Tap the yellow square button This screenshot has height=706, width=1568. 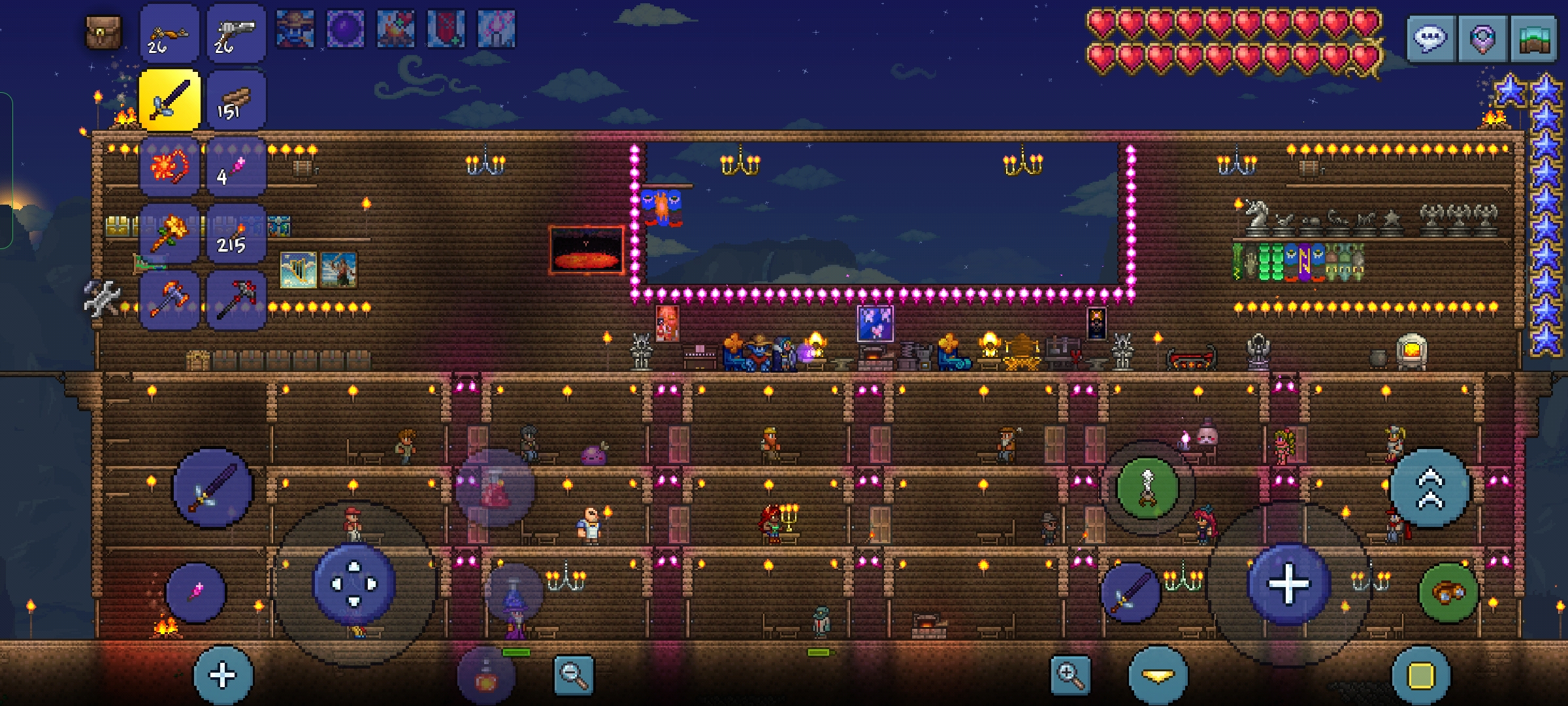[1421, 676]
